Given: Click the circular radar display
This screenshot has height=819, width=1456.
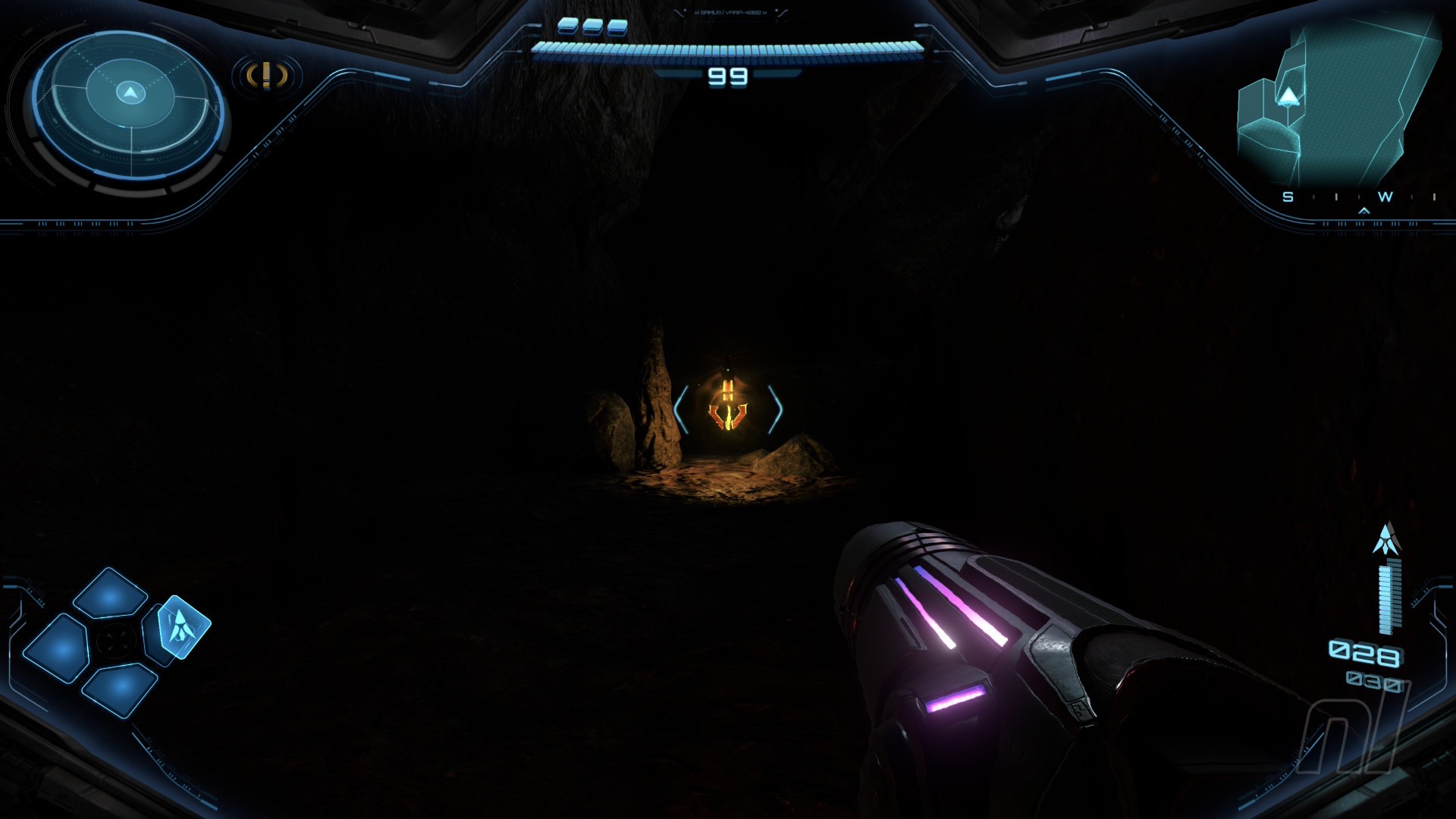Looking at the screenshot, I should [130, 104].
